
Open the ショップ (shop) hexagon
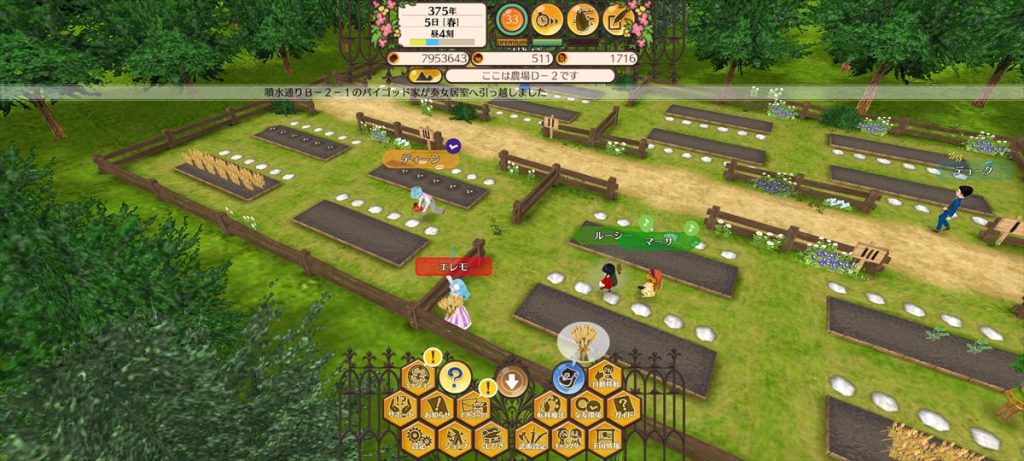point(455,438)
